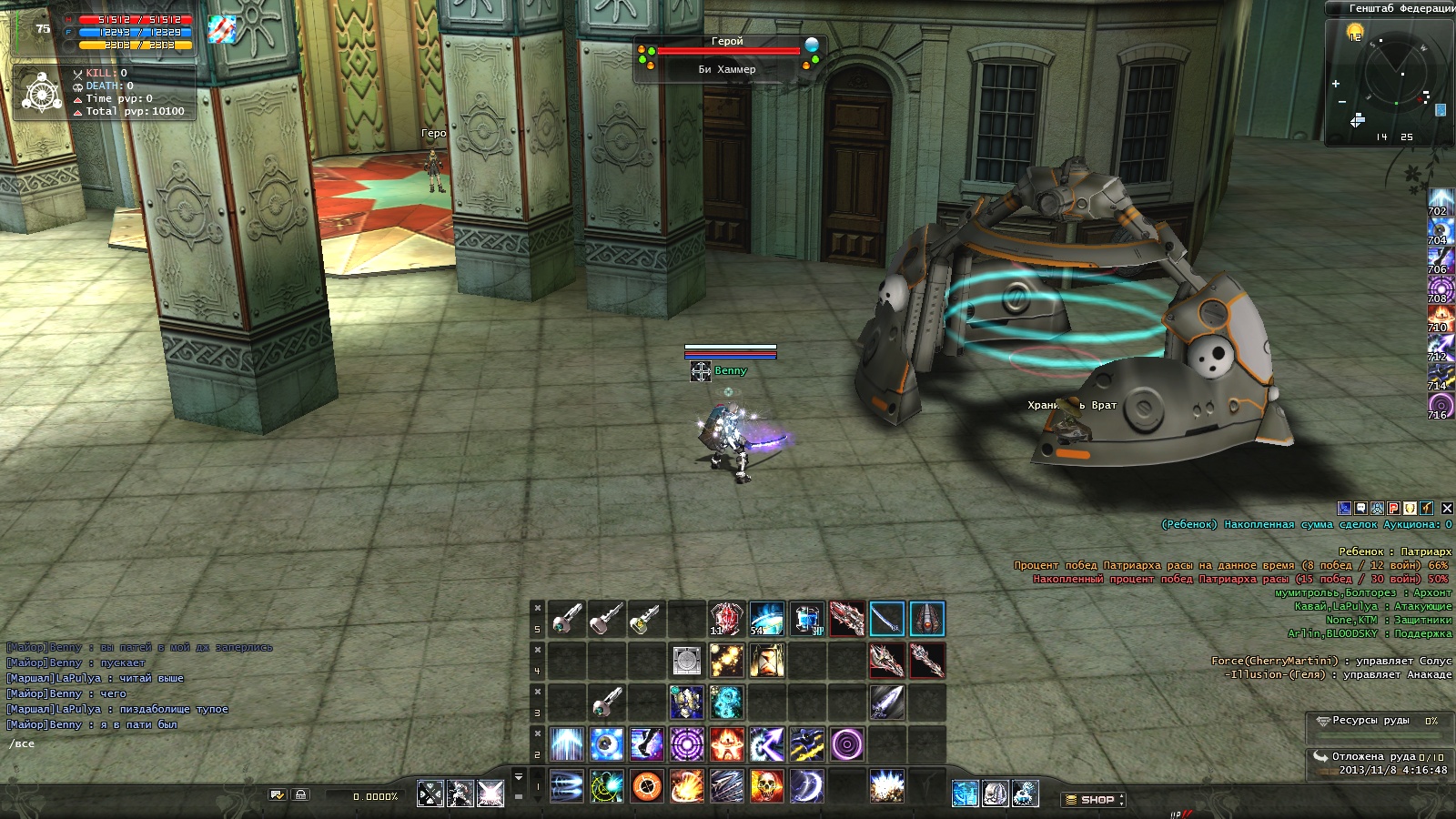Select the red crystal potion slot with 11
Image resolution: width=1456 pixels, height=819 pixels.
point(726,619)
